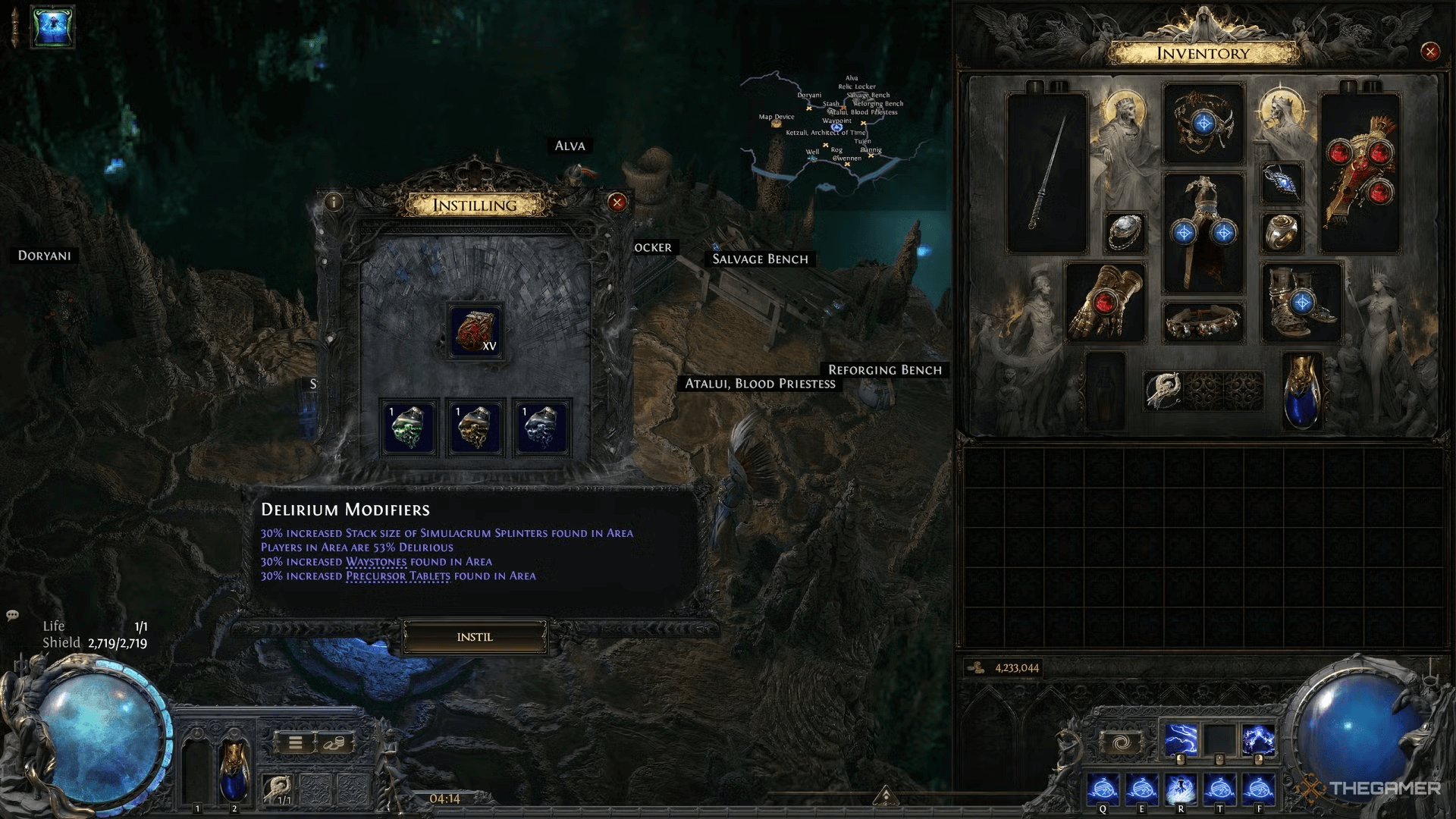Select the equipped staff weapon slot

click(1046, 173)
